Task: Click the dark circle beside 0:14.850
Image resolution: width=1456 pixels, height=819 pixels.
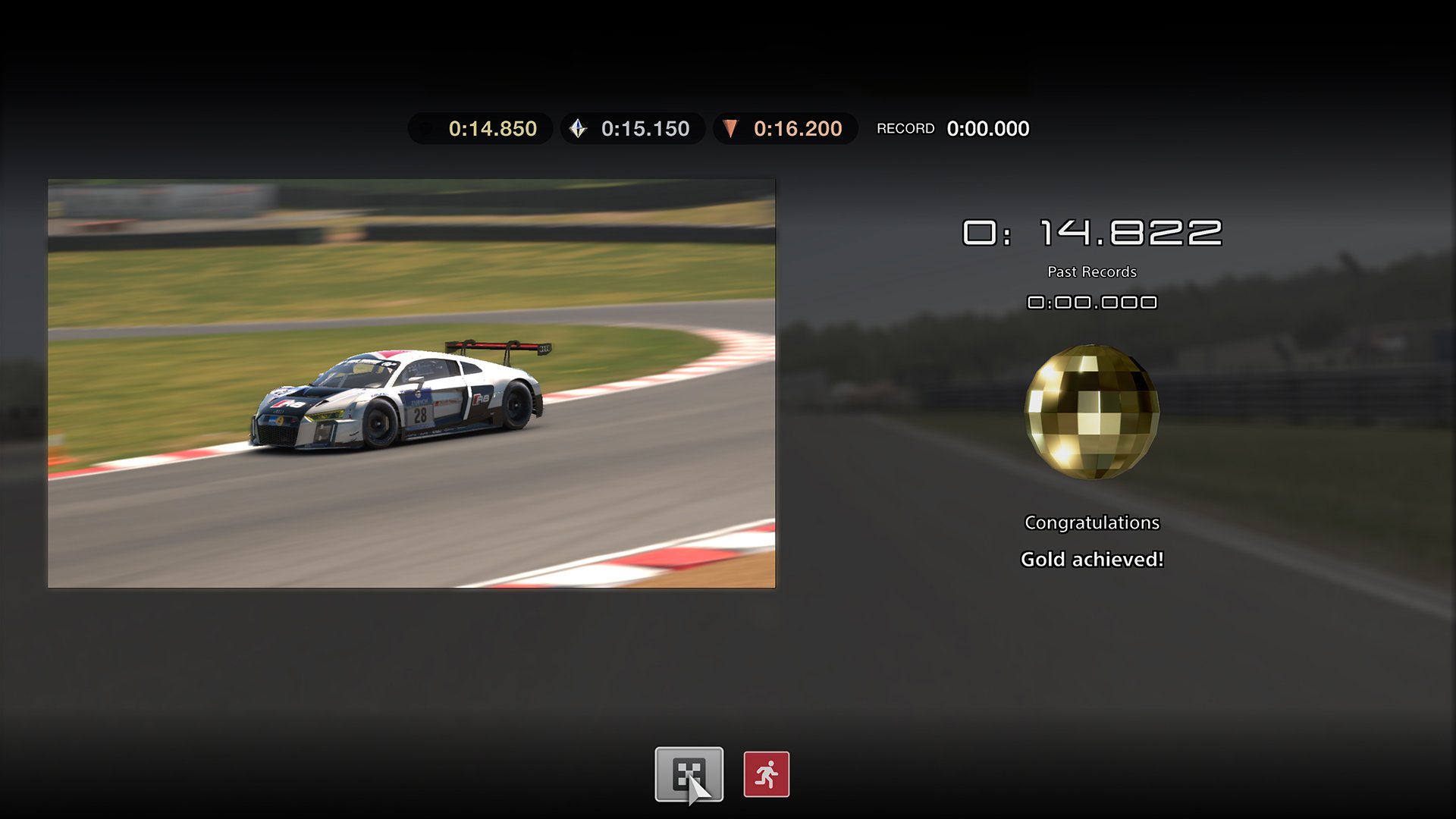Action: (x=427, y=128)
